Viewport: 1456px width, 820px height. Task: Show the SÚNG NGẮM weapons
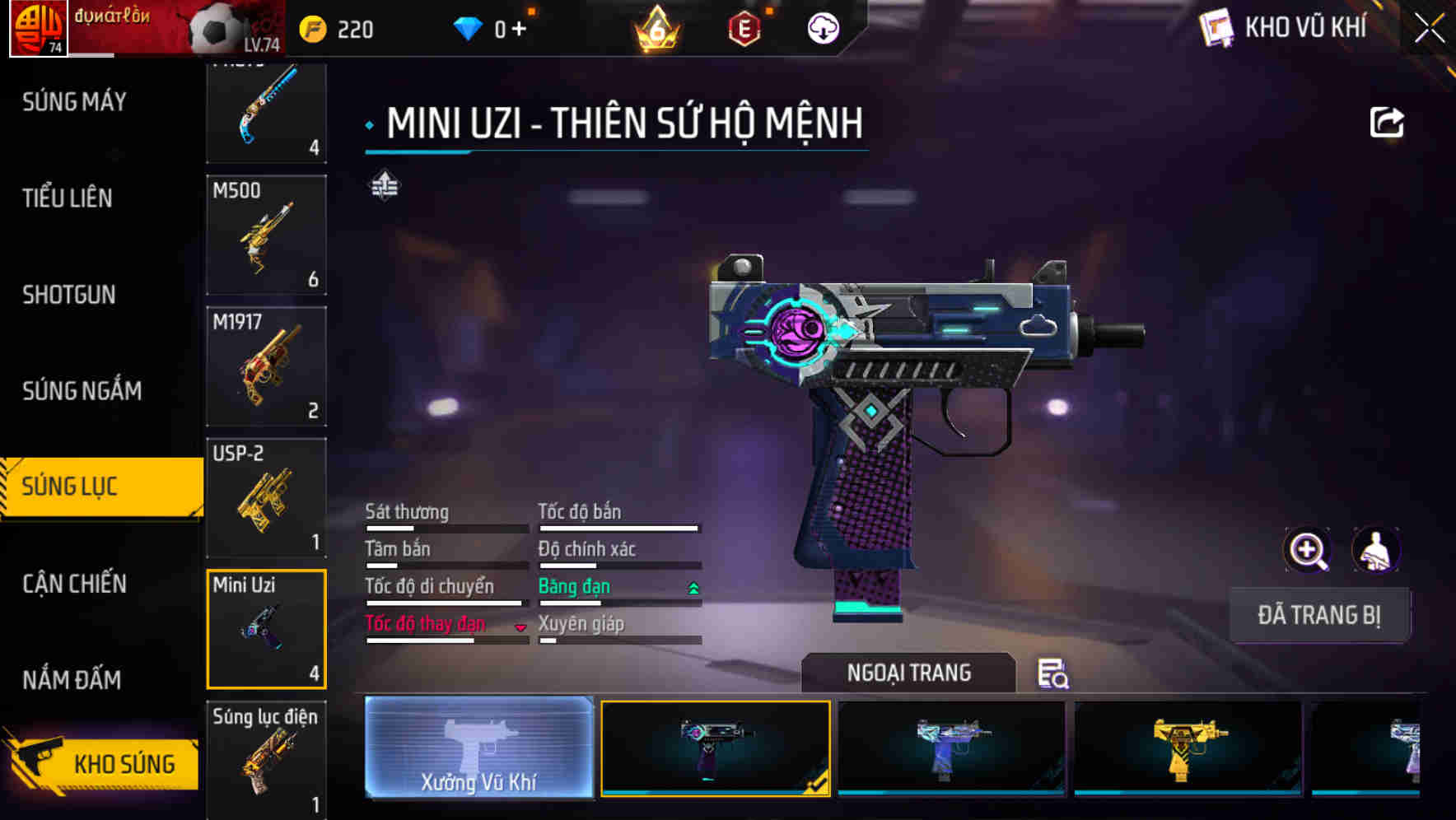tap(82, 391)
